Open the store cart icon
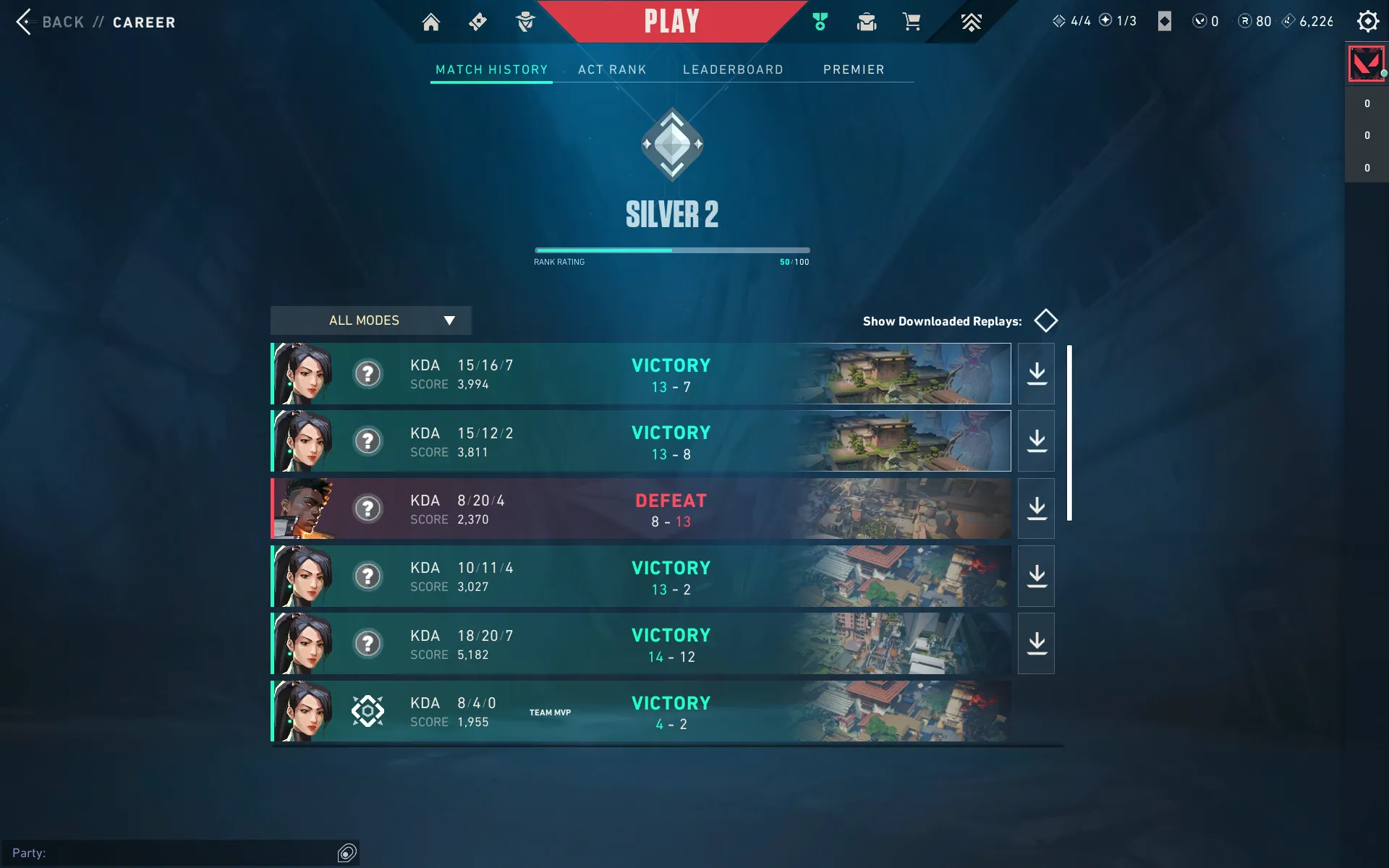Image resolution: width=1389 pixels, height=868 pixels. pos(912,22)
